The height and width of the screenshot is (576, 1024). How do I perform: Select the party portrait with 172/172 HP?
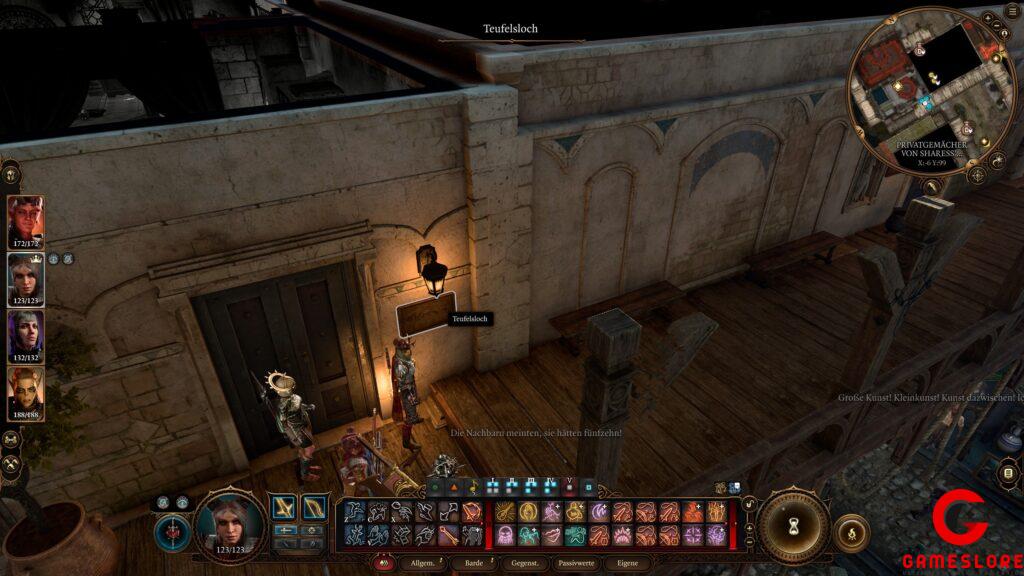click(26, 220)
